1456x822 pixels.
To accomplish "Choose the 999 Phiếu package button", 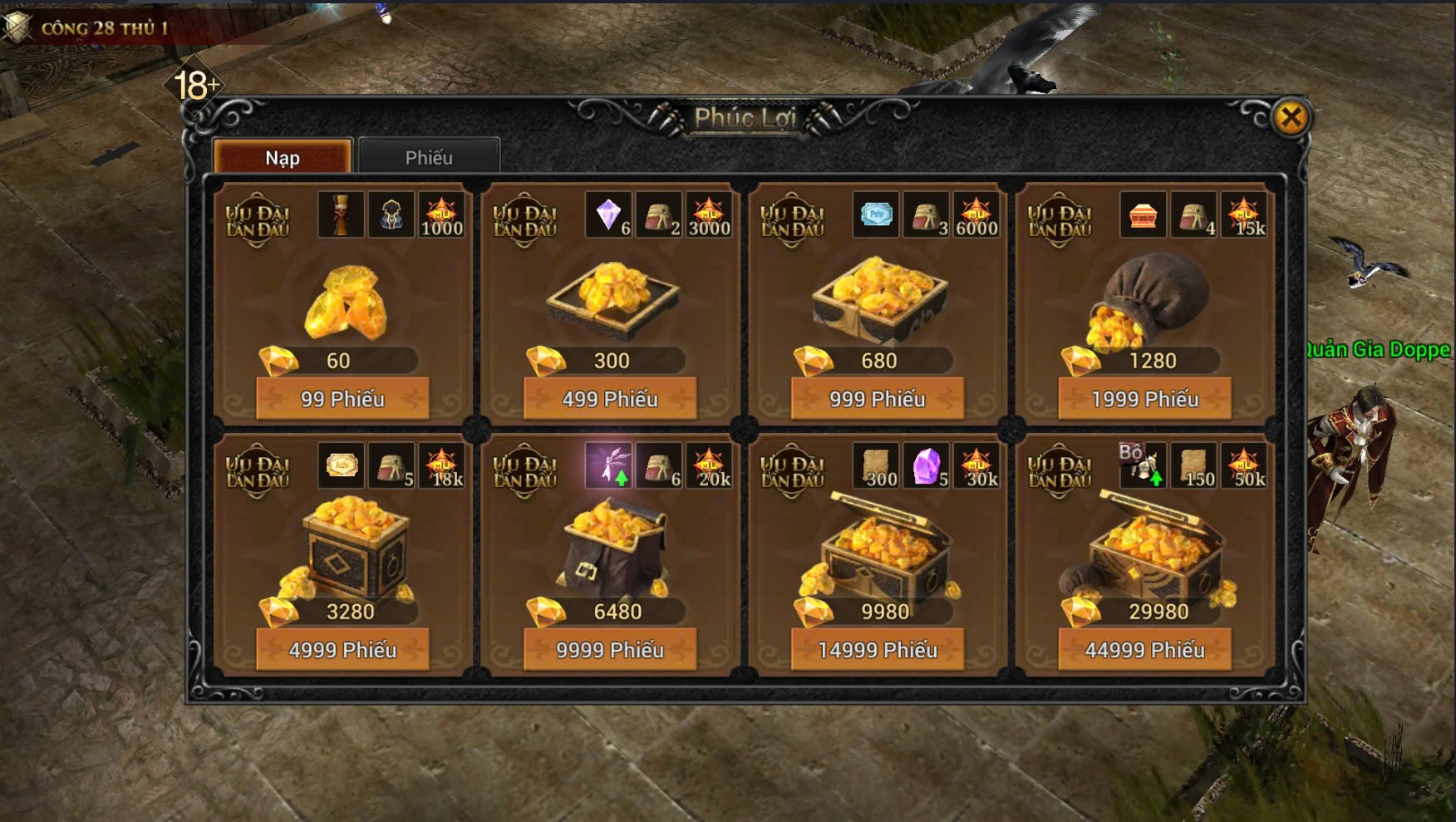I will point(878,399).
